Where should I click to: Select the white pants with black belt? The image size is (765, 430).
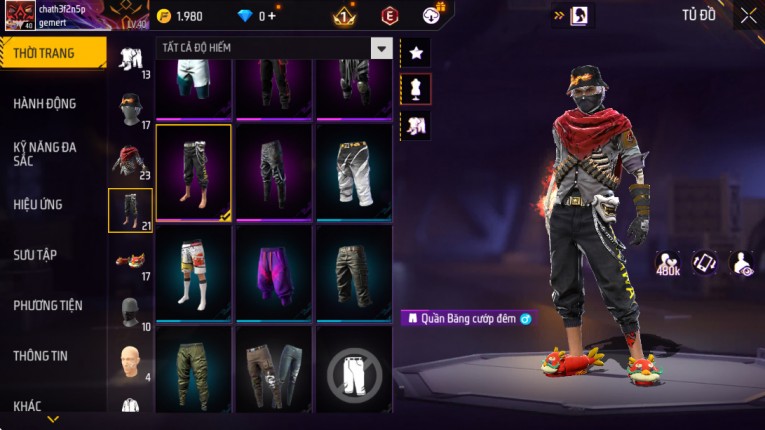(354, 171)
